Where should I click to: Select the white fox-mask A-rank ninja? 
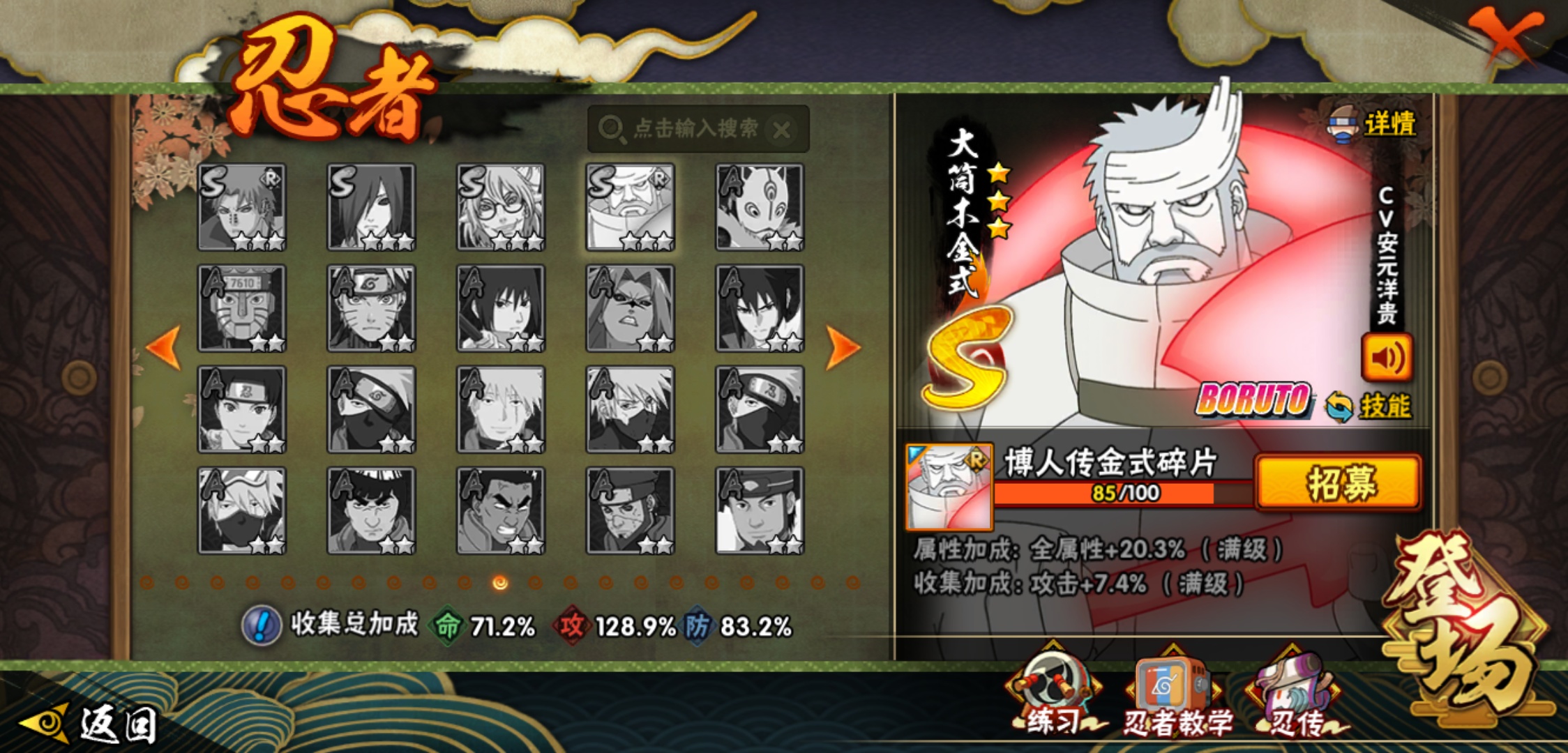tap(760, 207)
